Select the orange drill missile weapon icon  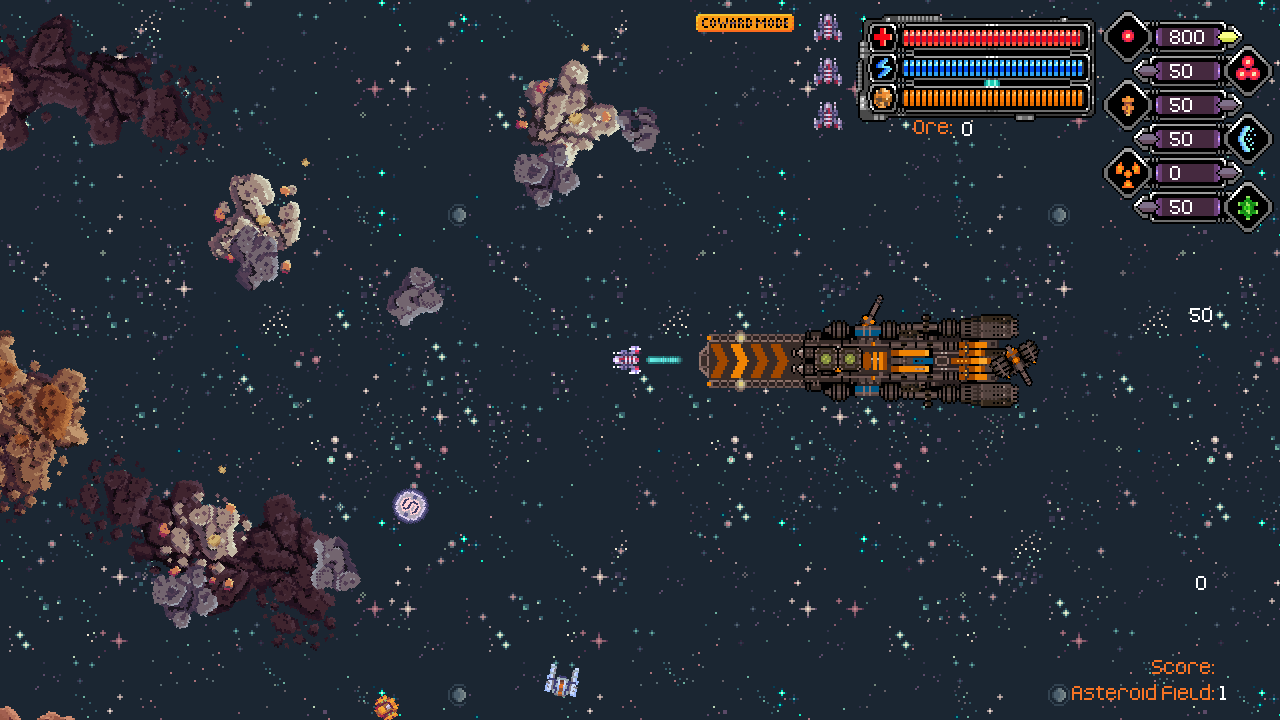(x=1128, y=105)
